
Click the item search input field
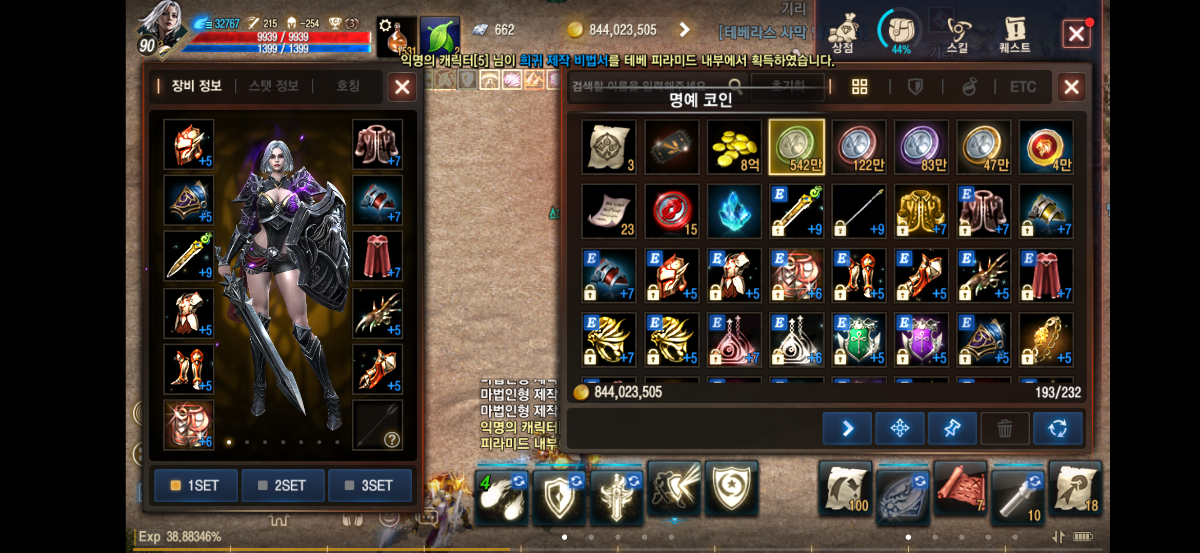point(650,87)
